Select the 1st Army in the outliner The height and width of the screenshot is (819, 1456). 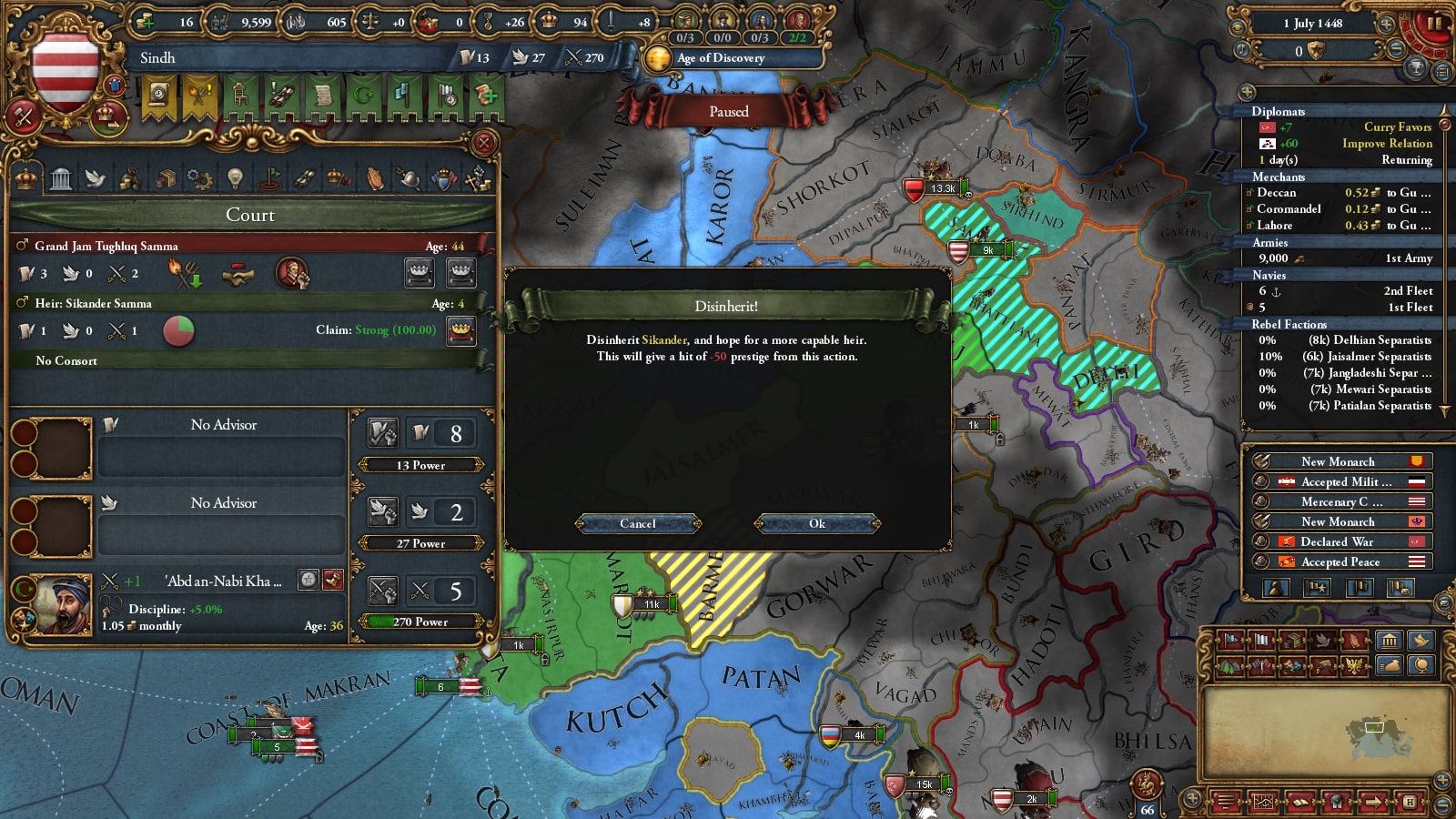1345,258
